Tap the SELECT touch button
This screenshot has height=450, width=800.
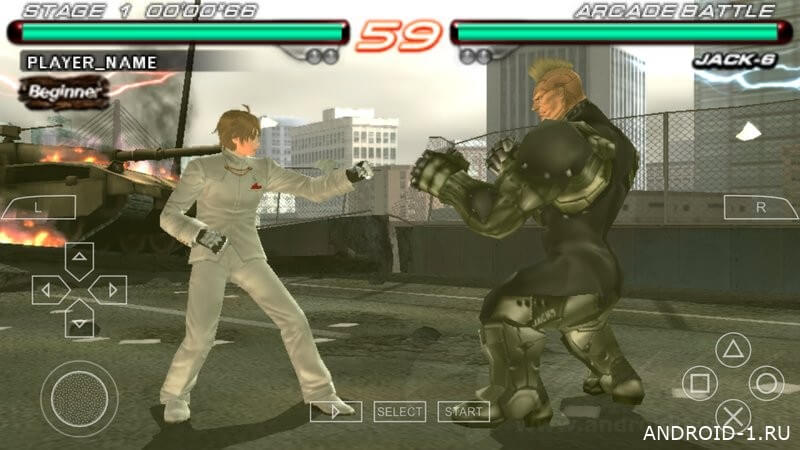(x=400, y=411)
